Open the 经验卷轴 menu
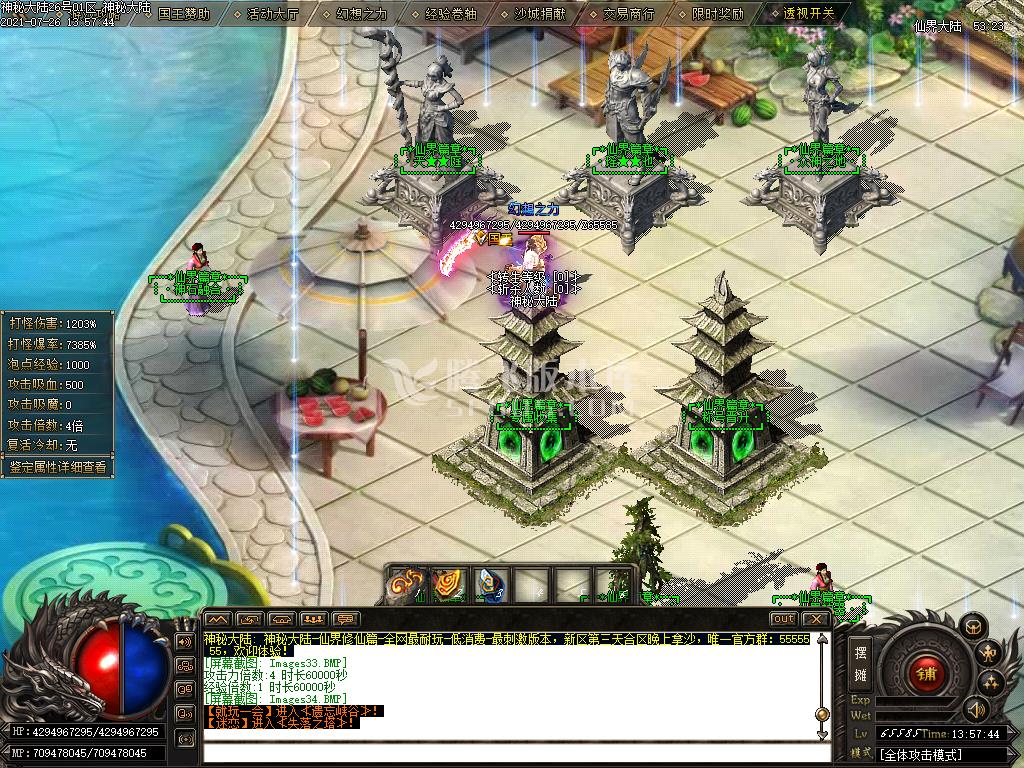This screenshot has width=1024, height=768. pyautogui.click(x=450, y=14)
